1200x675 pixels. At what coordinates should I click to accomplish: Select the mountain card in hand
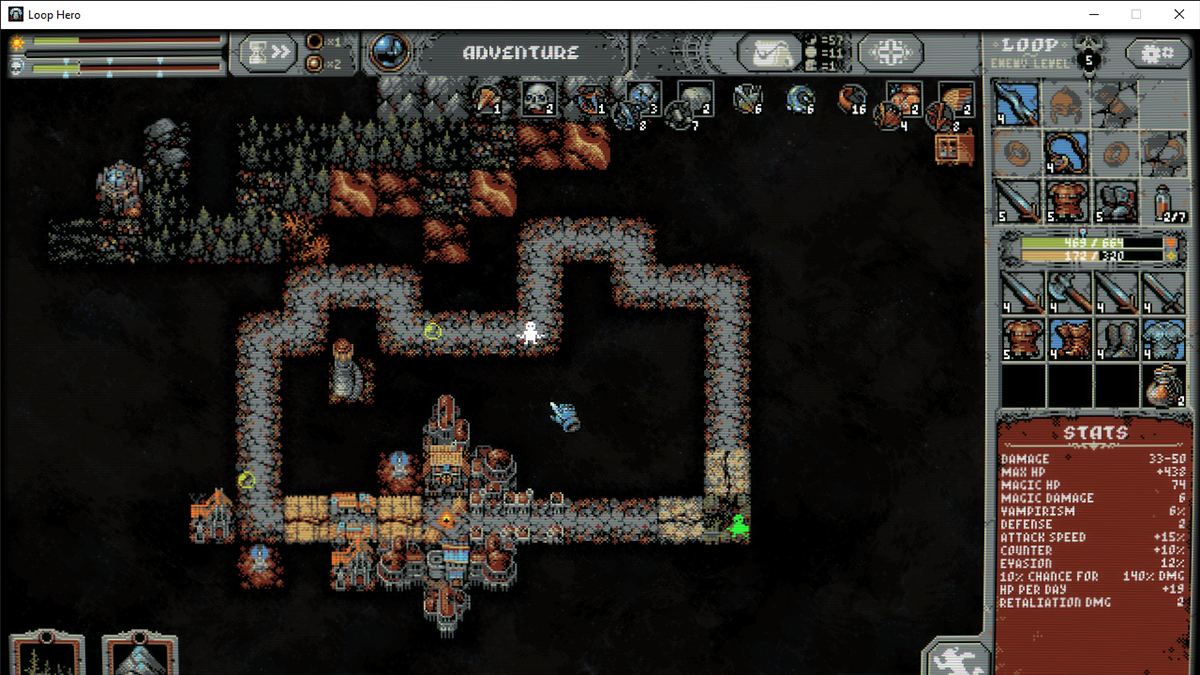tap(139, 655)
